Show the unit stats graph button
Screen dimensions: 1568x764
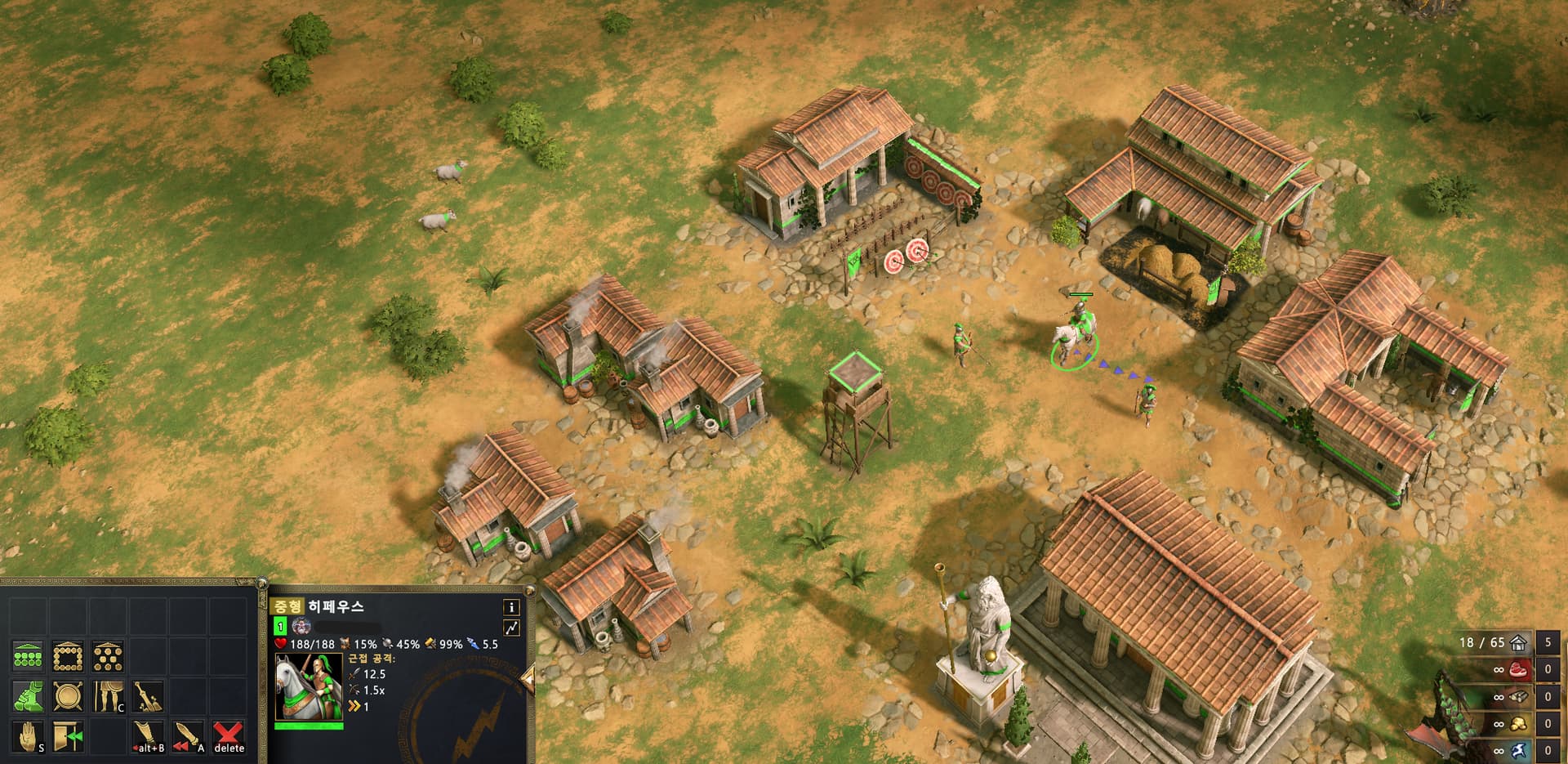tap(511, 628)
